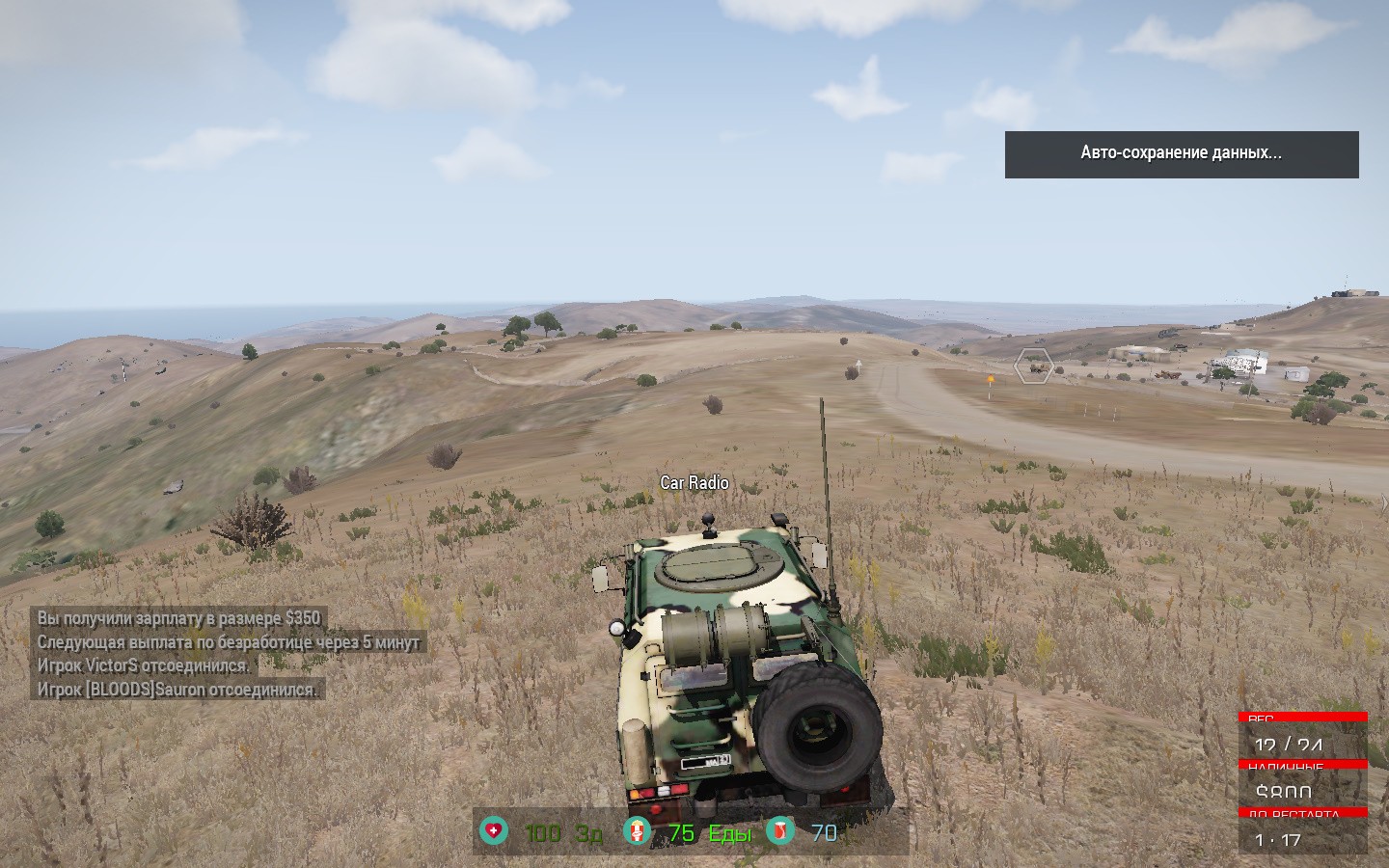Select the hexagon waypoint marker
Viewport: 1389px width, 868px height.
point(1033,366)
